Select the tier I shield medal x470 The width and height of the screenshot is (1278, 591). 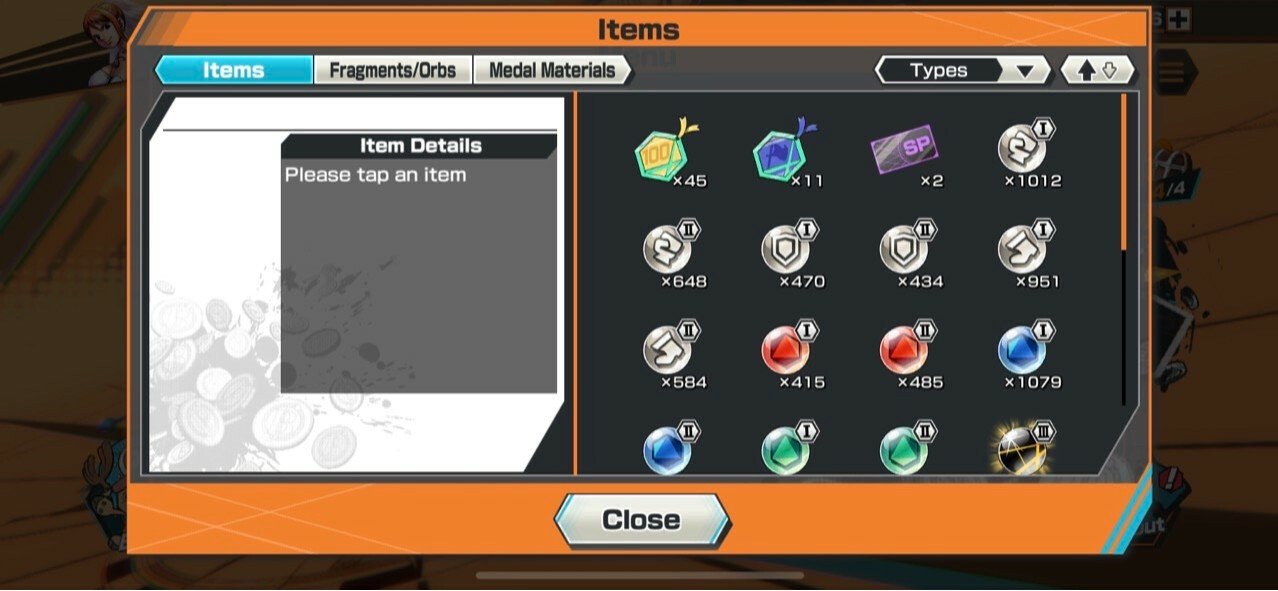(x=786, y=252)
